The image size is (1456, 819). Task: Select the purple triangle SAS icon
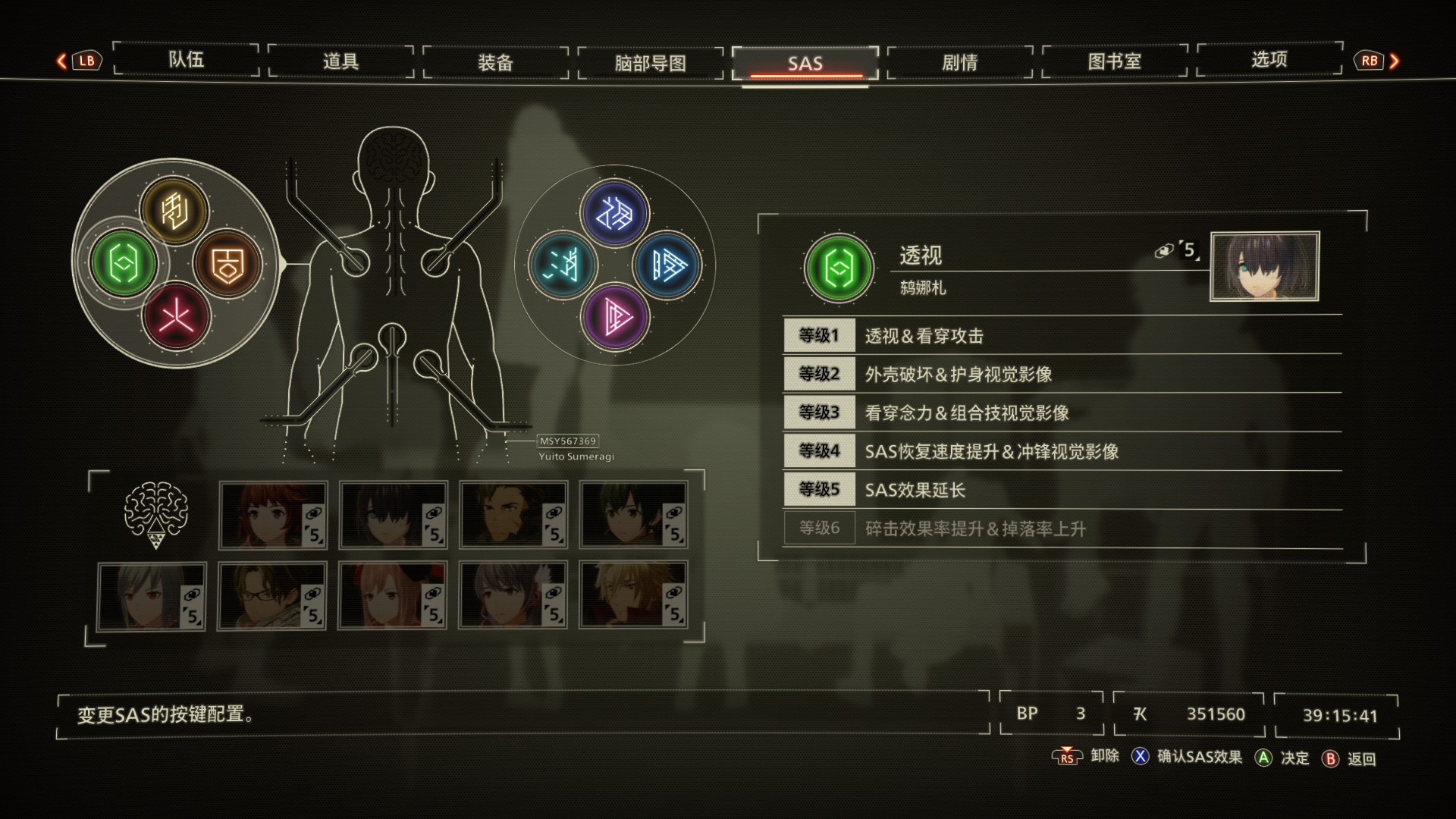[x=615, y=316]
